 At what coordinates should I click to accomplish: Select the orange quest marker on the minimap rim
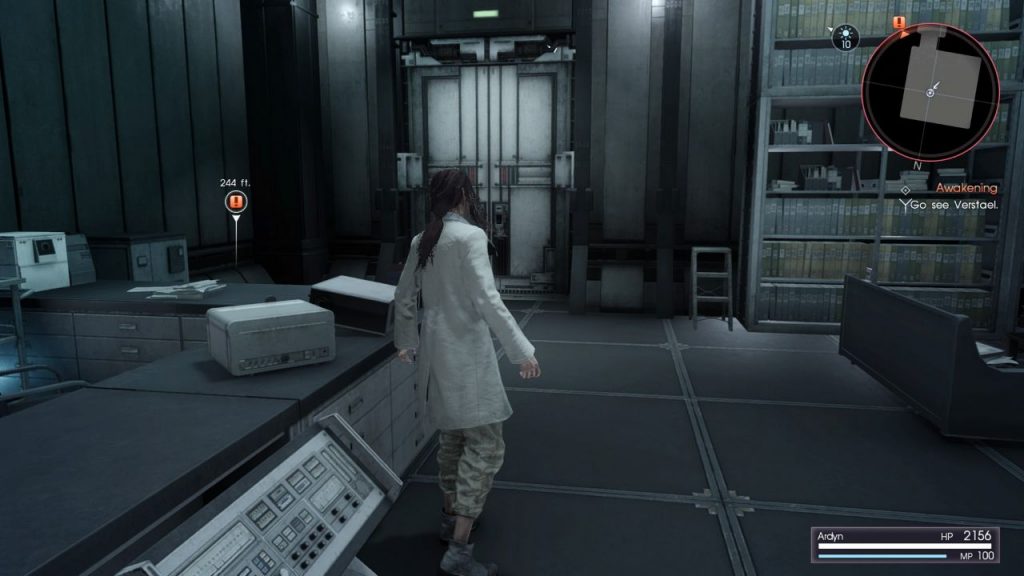pos(899,24)
